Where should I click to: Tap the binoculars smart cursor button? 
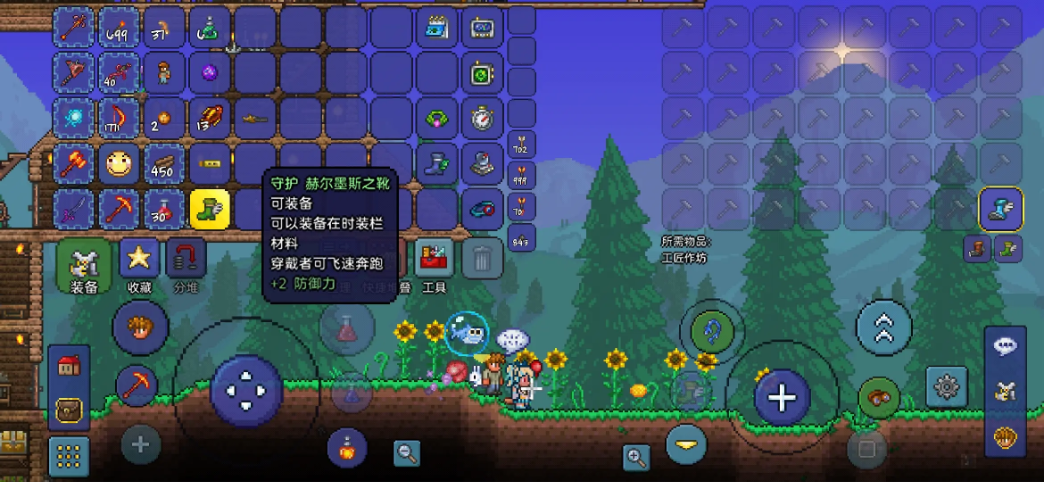click(879, 394)
